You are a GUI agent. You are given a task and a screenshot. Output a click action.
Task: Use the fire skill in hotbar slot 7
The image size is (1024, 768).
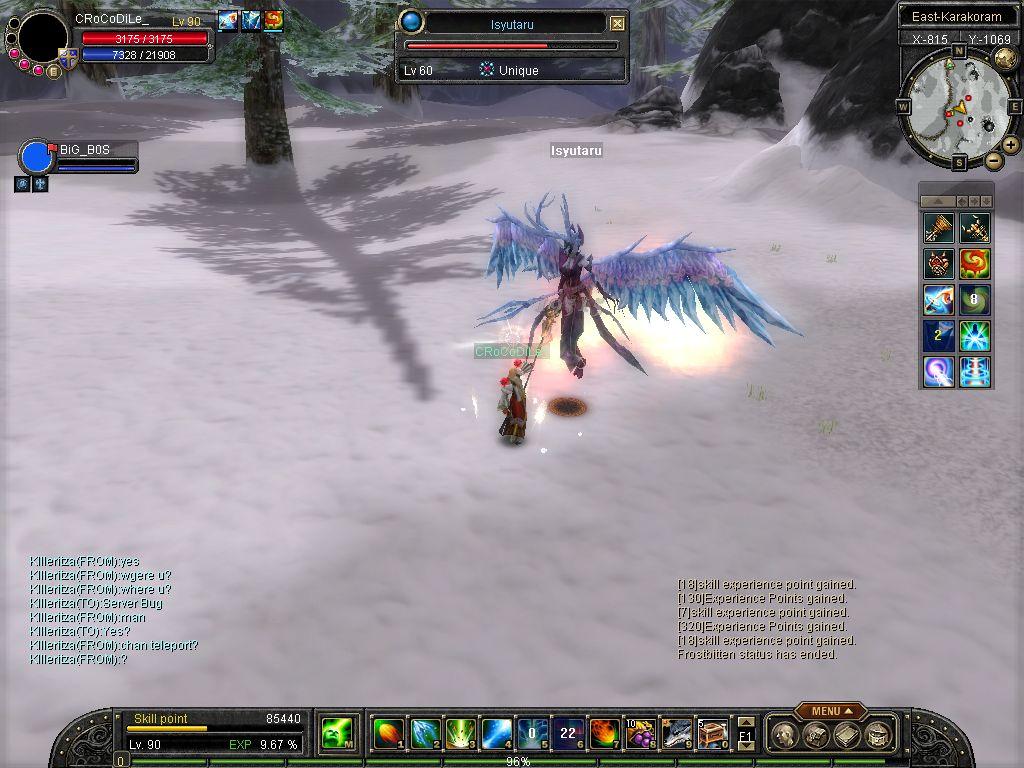(x=603, y=734)
